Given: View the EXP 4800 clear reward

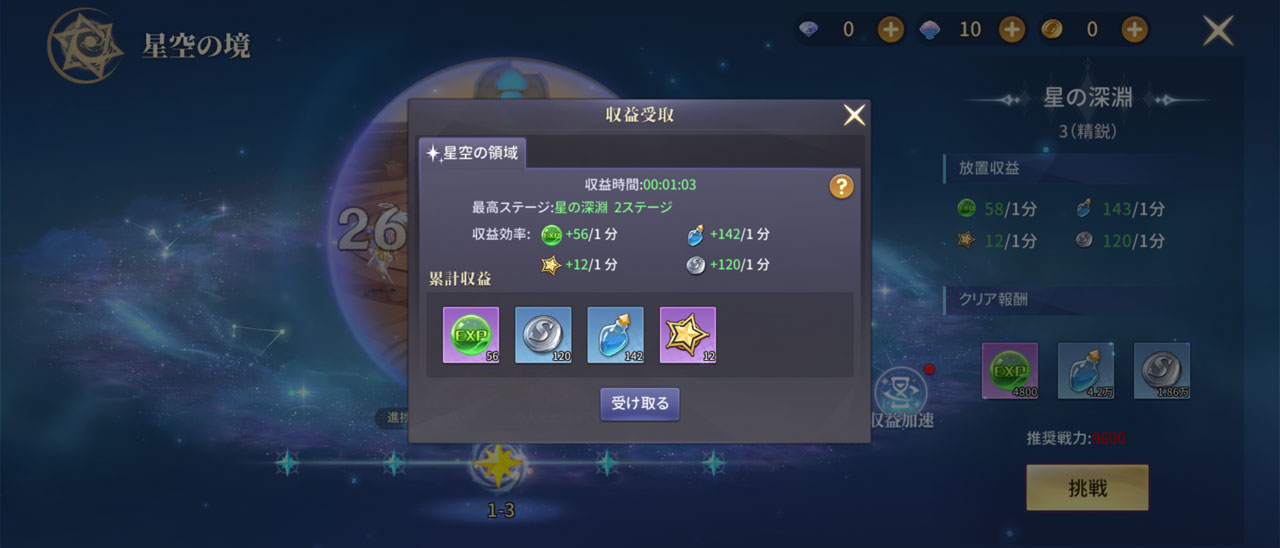Looking at the screenshot, I should [x=1010, y=370].
